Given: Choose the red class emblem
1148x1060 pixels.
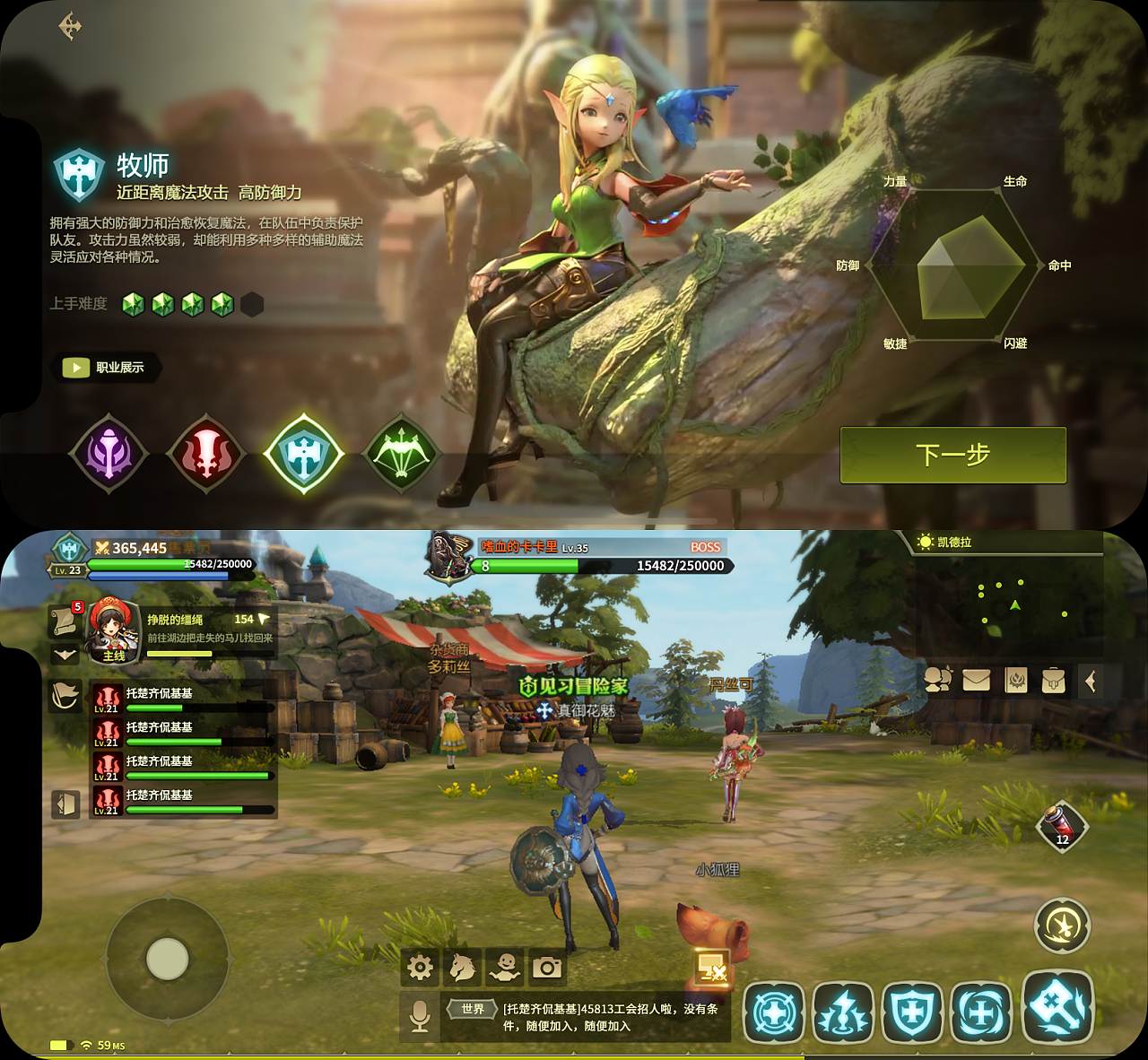Looking at the screenshot, I should pyautogui.click(x=206, y=454).
